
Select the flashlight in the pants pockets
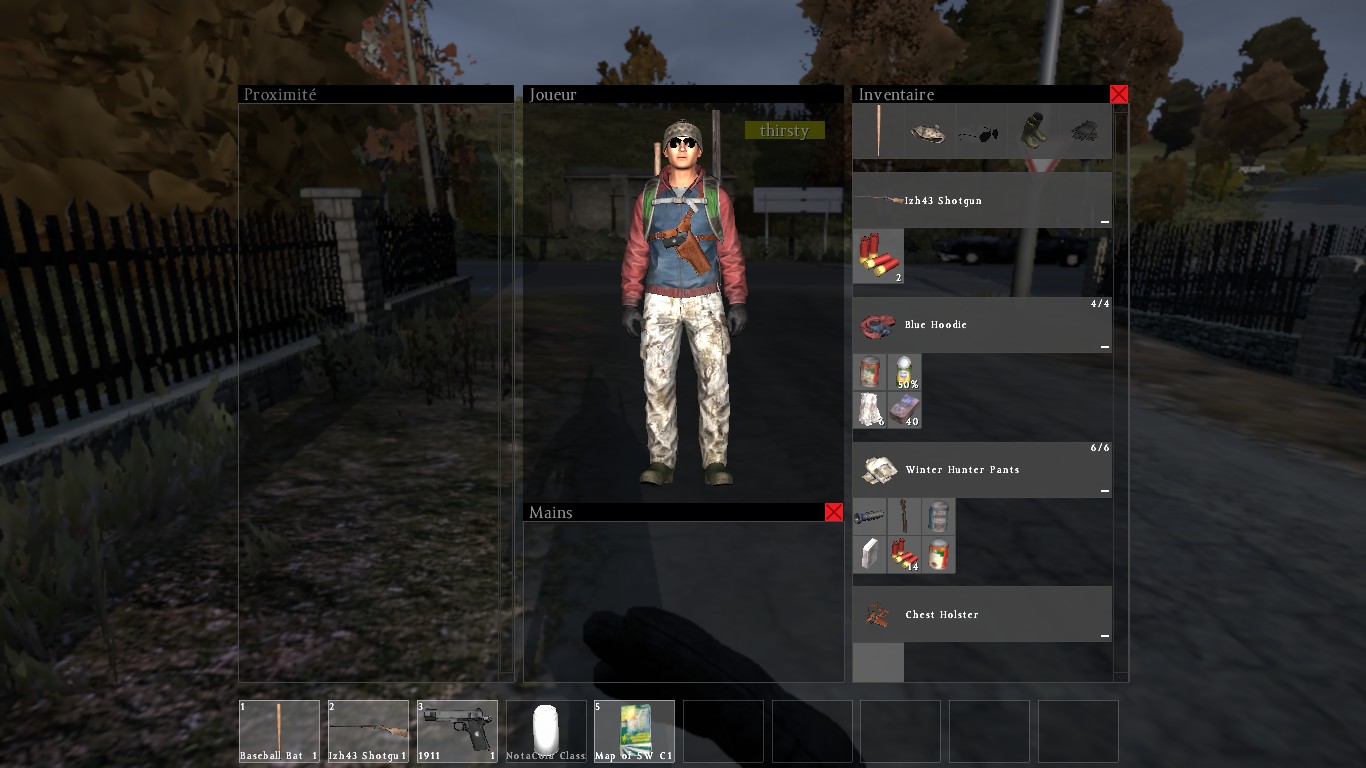coord(869,517)
